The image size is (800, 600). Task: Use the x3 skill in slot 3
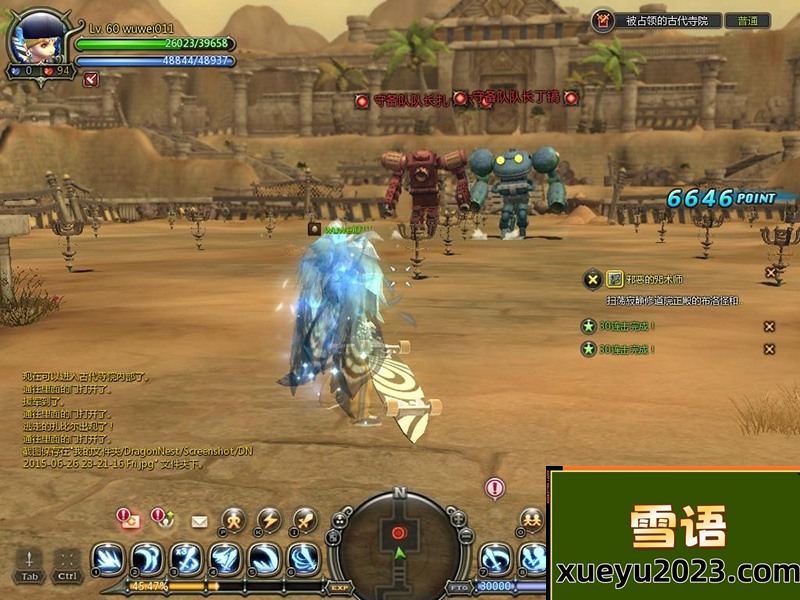tap(186, 558)
